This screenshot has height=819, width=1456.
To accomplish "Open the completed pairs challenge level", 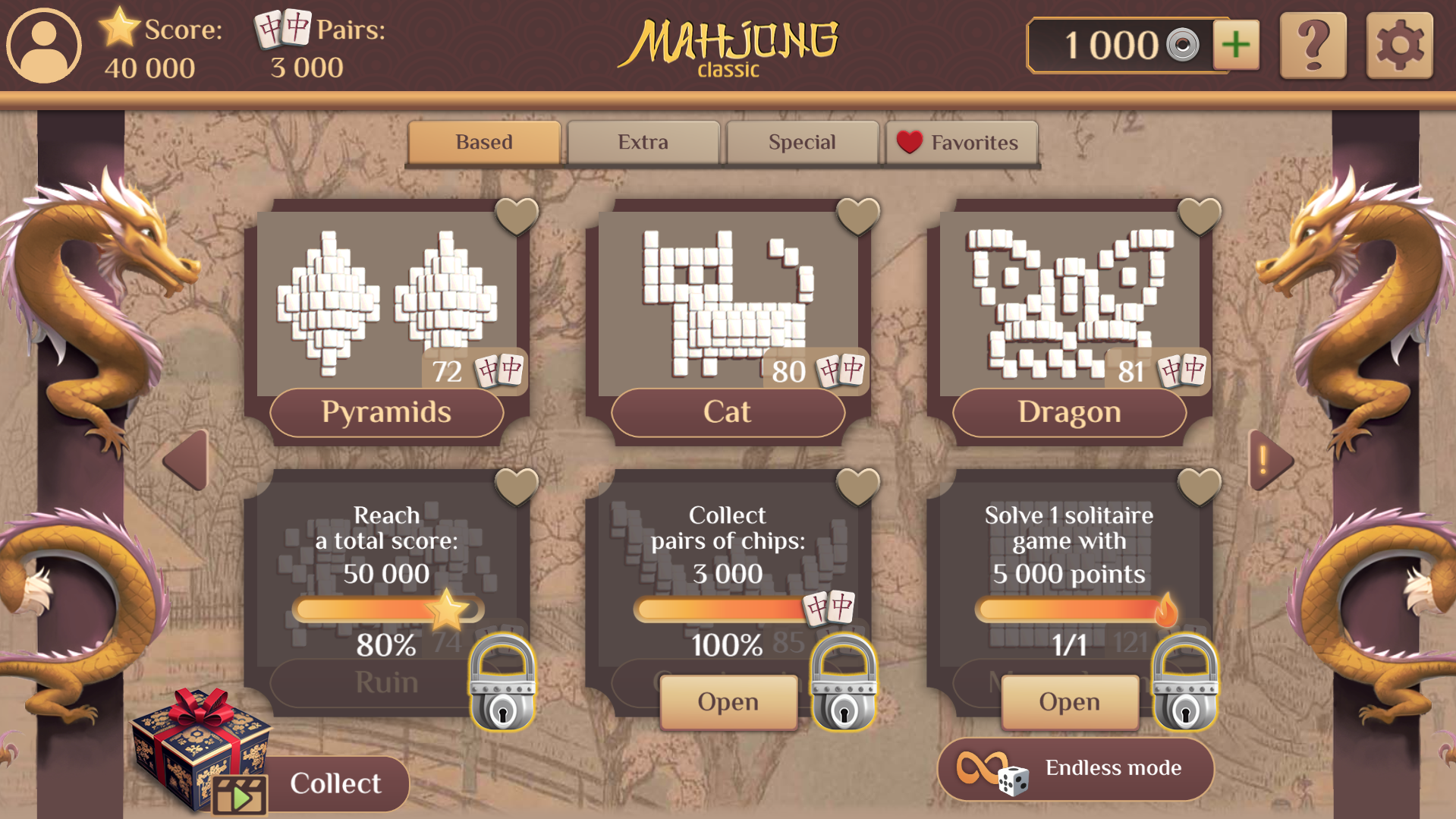I will click(727, 701).
